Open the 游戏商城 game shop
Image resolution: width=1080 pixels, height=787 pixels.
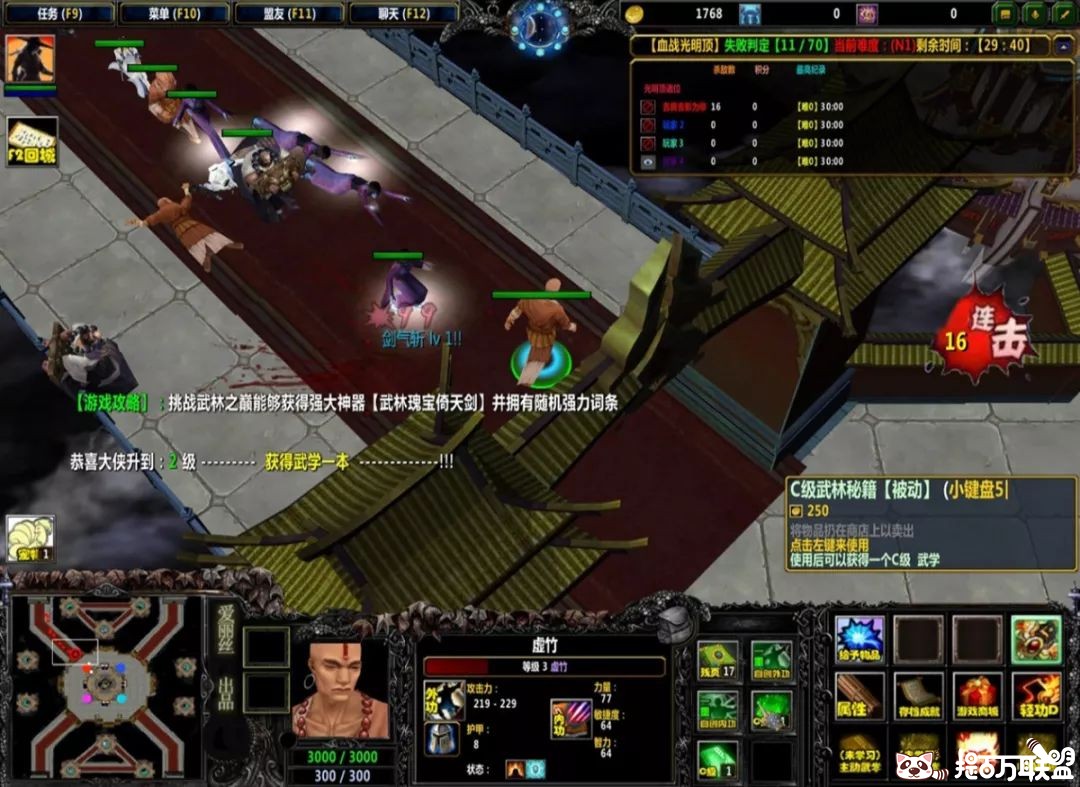click(977, 695)
